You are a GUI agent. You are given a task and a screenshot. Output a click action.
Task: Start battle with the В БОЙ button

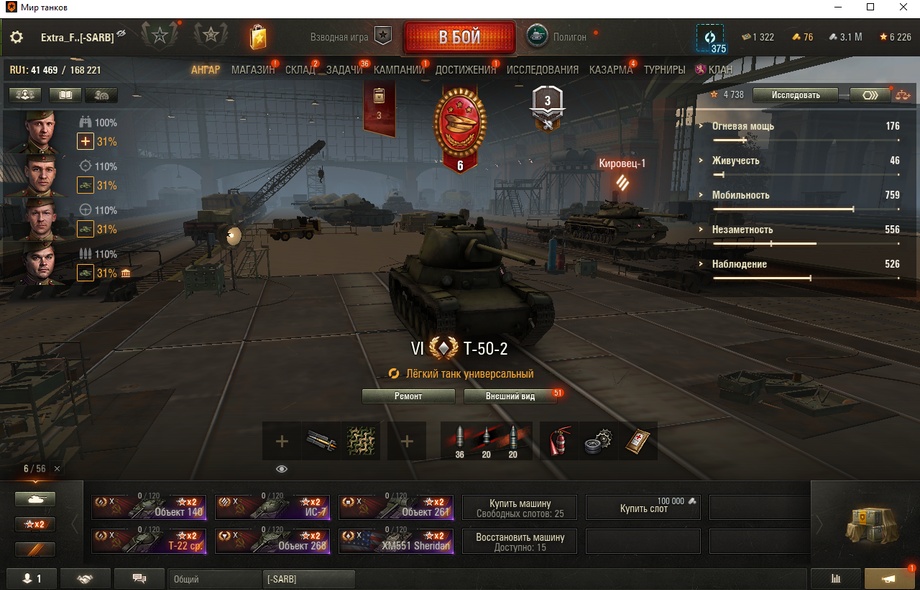click(459, 37)
